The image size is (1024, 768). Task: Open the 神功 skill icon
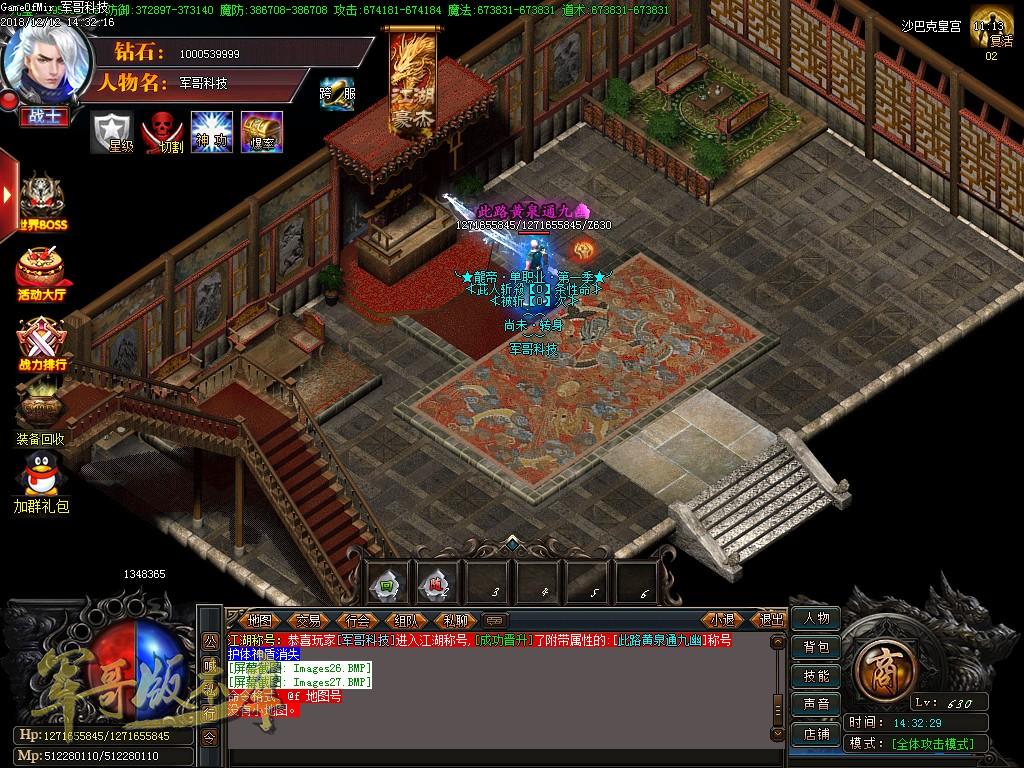(x=212, y=132)
